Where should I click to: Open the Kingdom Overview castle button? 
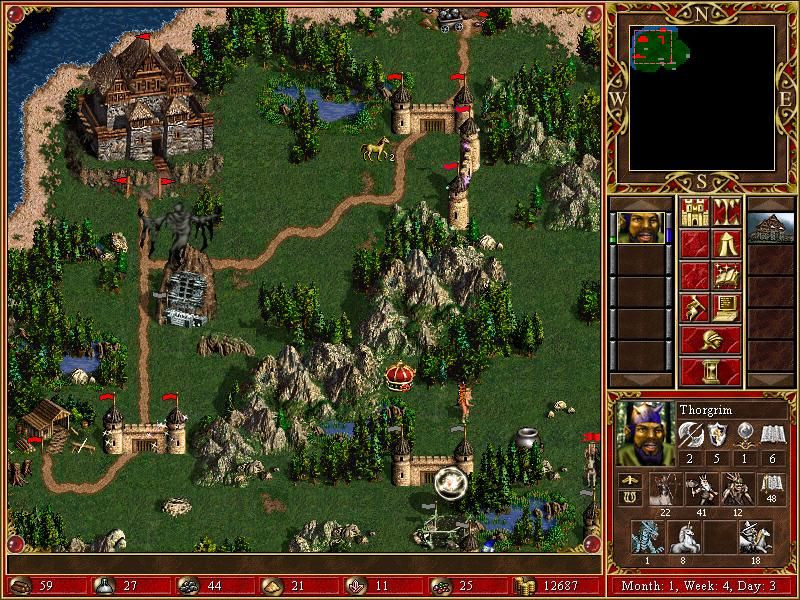point(694,211)
